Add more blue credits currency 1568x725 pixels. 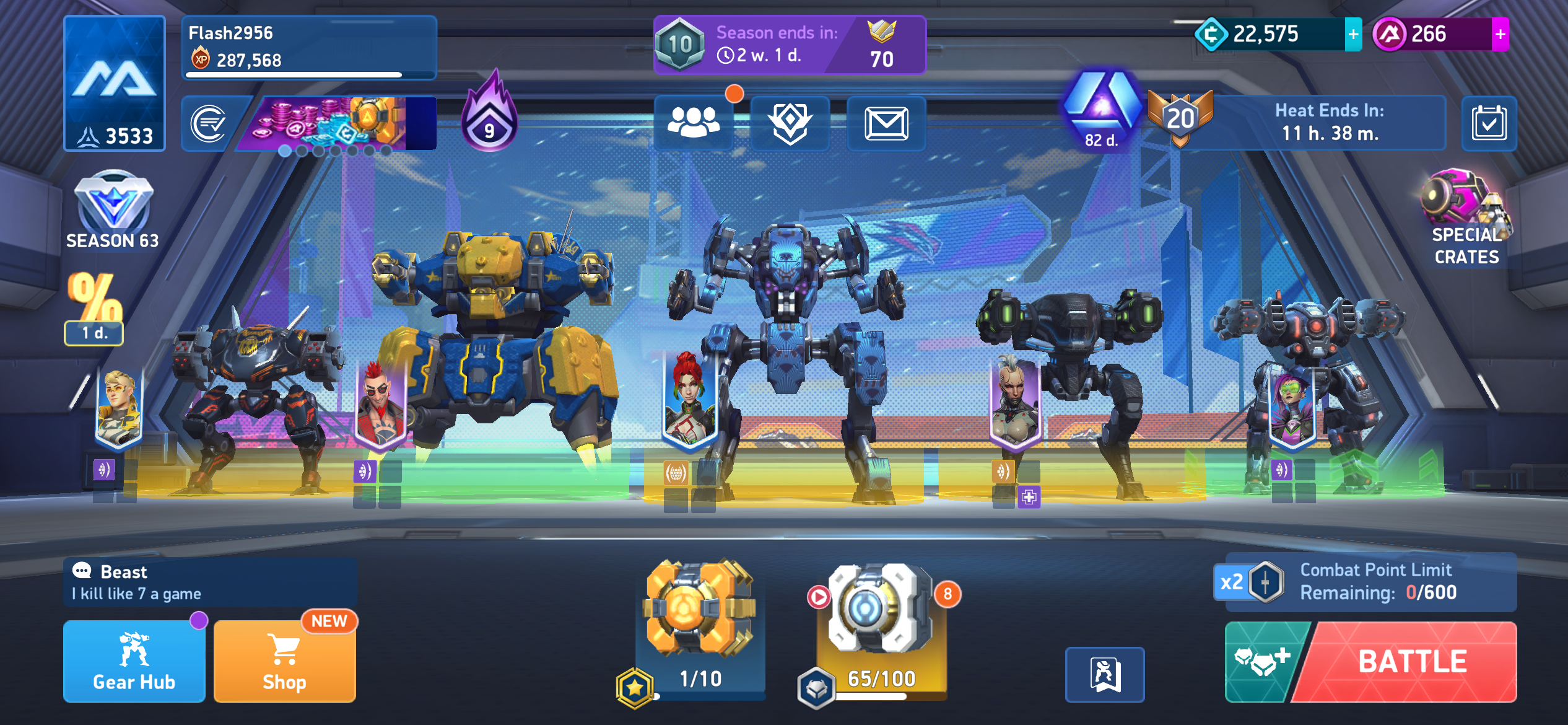1353,35
